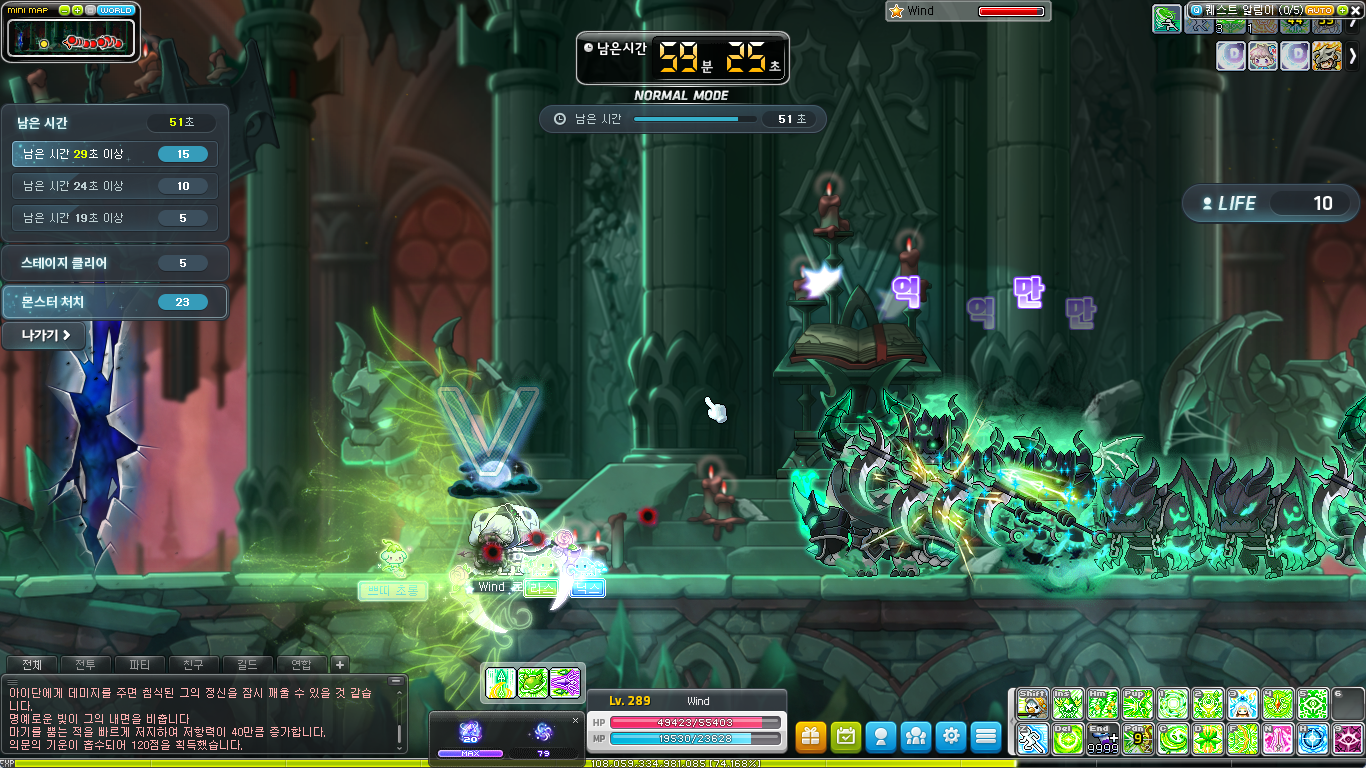The height and width of the screenshot is (768, 1366).
Task: Open the character info silhouette button
Action: tap(881, 737)
